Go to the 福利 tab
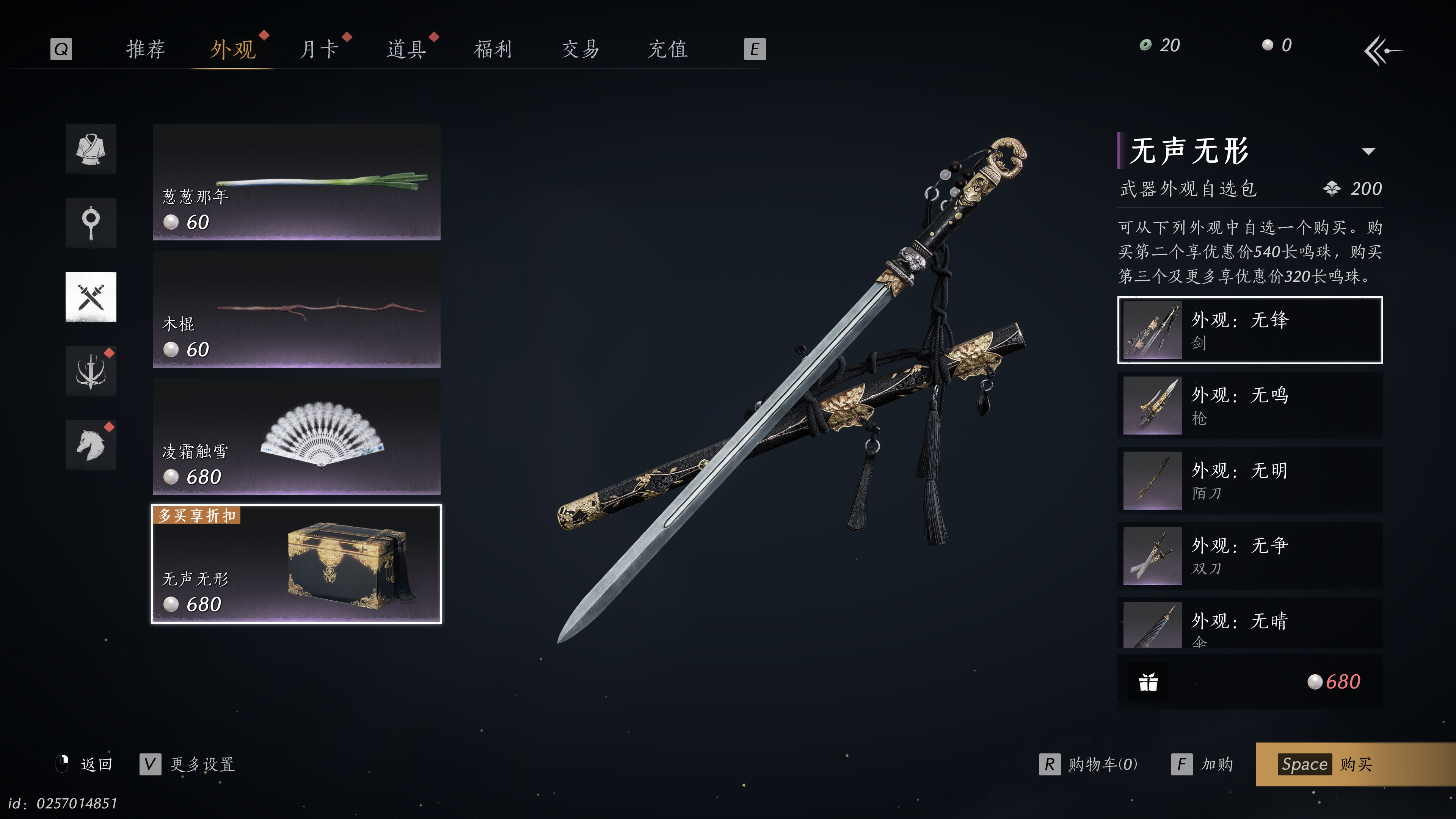Image resolution: width=1456 pixels, height=819 pixels. (x=493, y=49)
